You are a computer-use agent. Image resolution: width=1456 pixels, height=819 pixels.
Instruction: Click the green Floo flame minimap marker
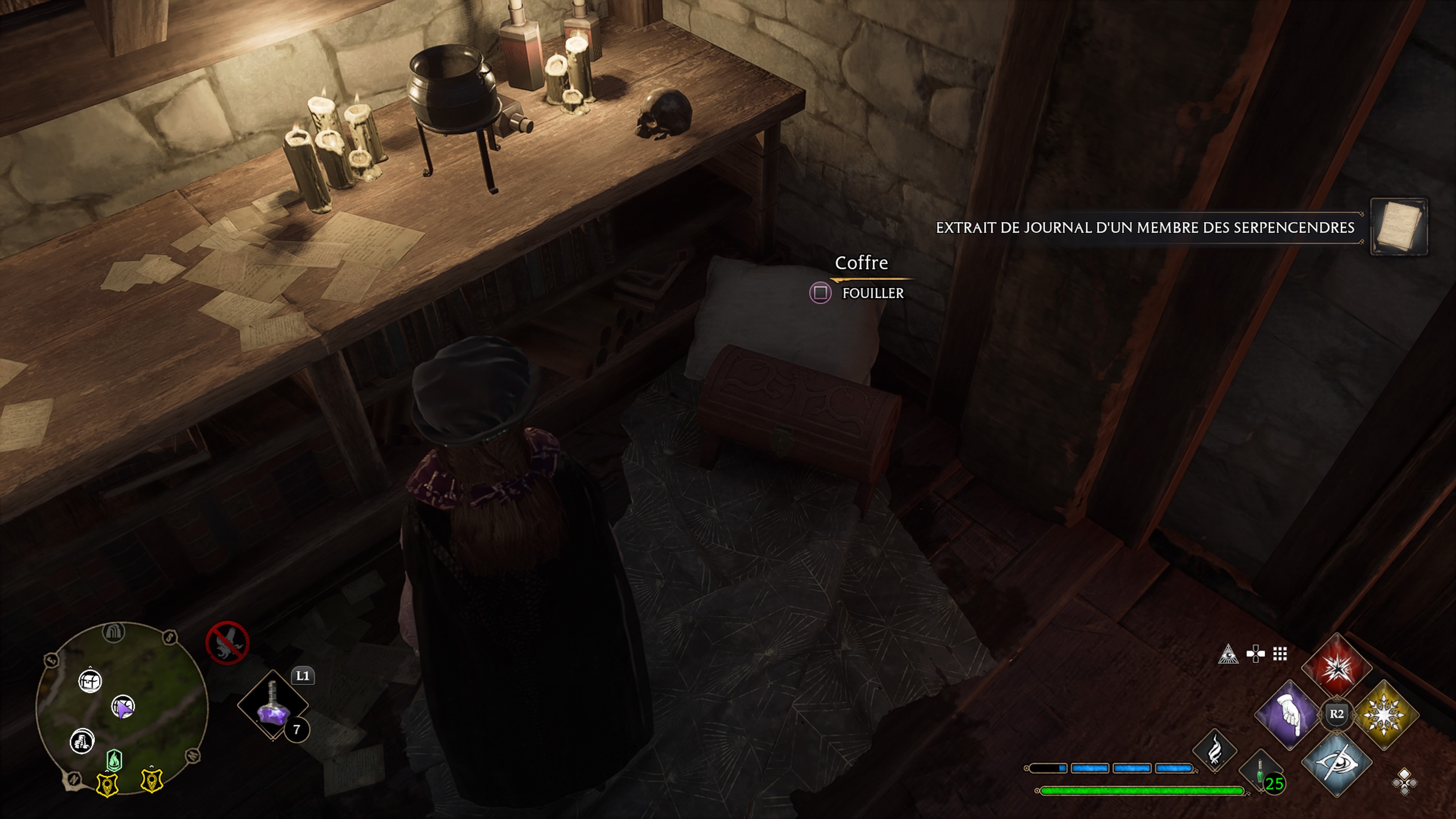[x=114, y=761]
